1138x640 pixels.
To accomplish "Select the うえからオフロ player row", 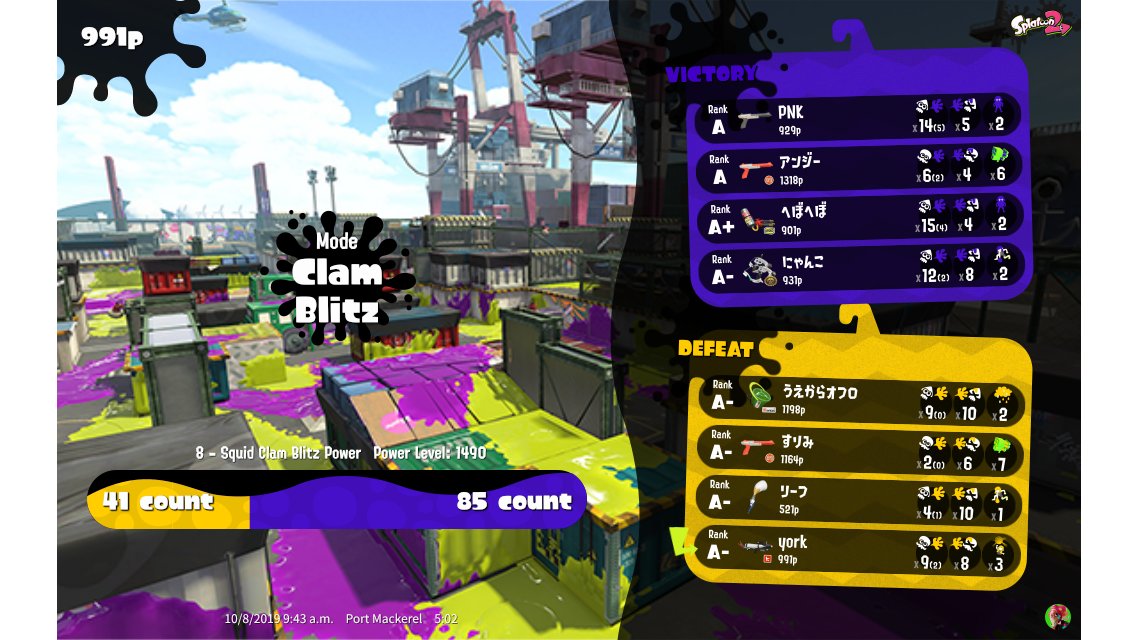I will pyautogui.click(x=858, y=398).
